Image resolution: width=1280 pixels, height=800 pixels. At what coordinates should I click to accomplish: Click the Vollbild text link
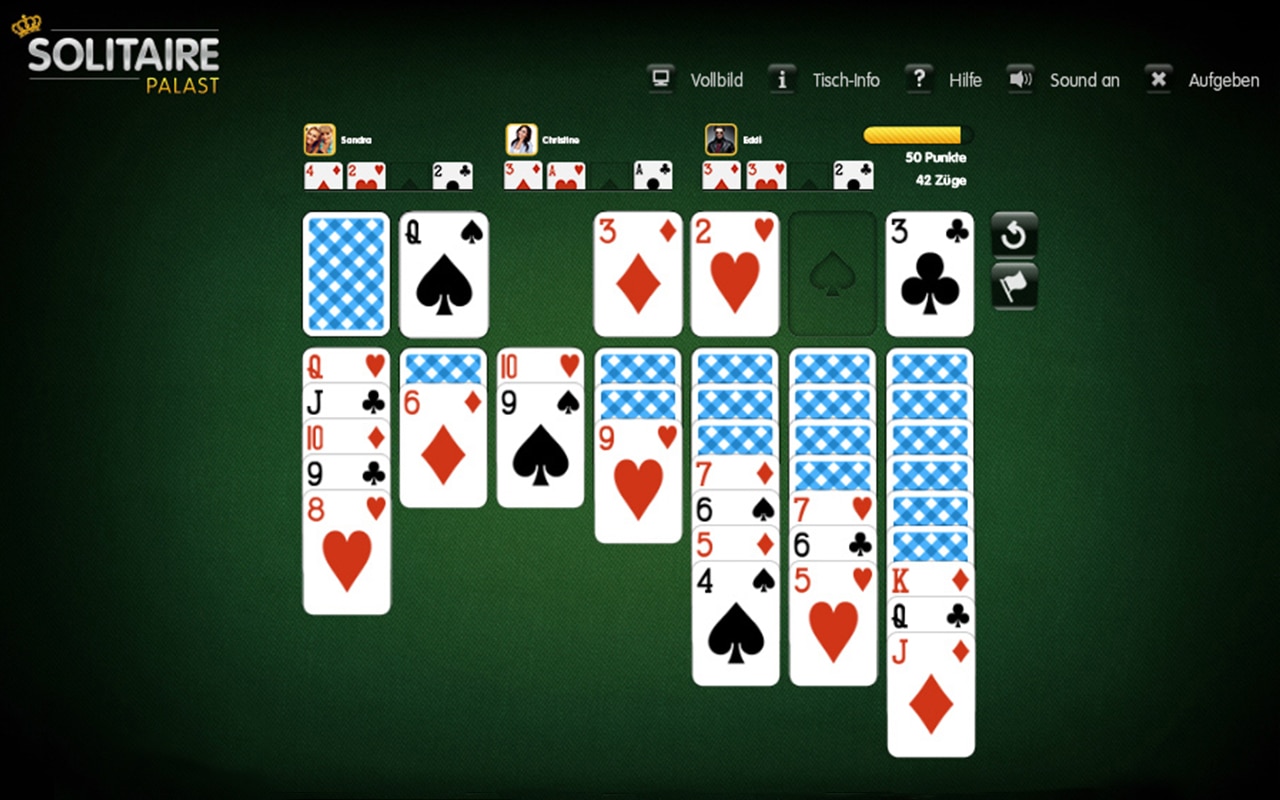pos(717,80)
